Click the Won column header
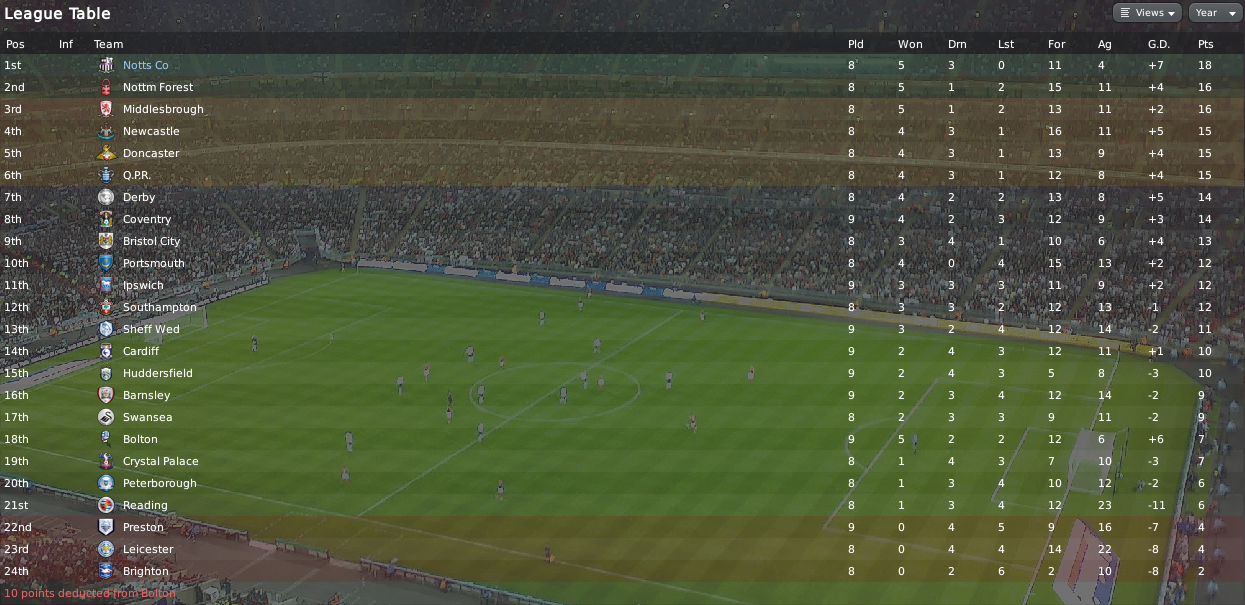1245x605 pixels. (910, 44)
